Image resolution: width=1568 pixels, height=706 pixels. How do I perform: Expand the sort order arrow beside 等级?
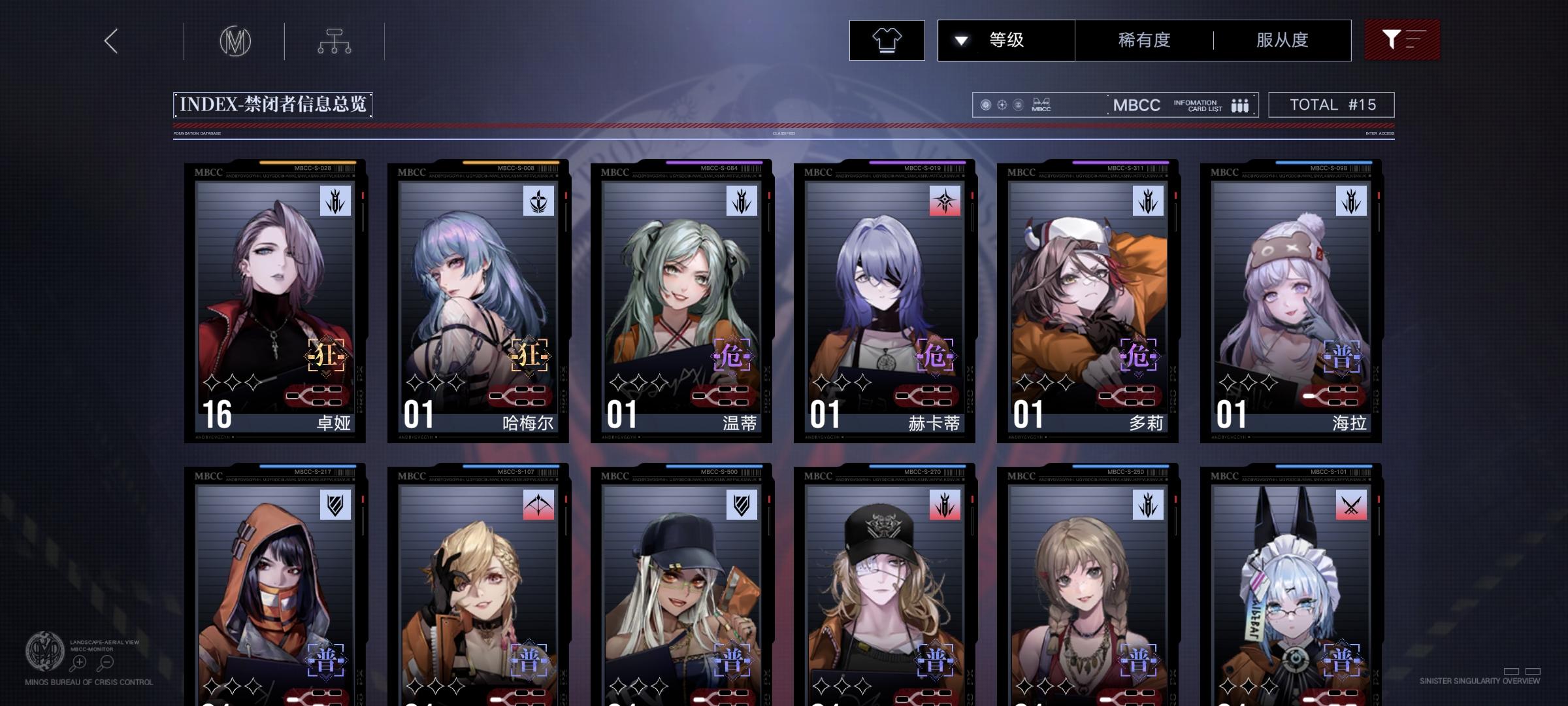960,40
